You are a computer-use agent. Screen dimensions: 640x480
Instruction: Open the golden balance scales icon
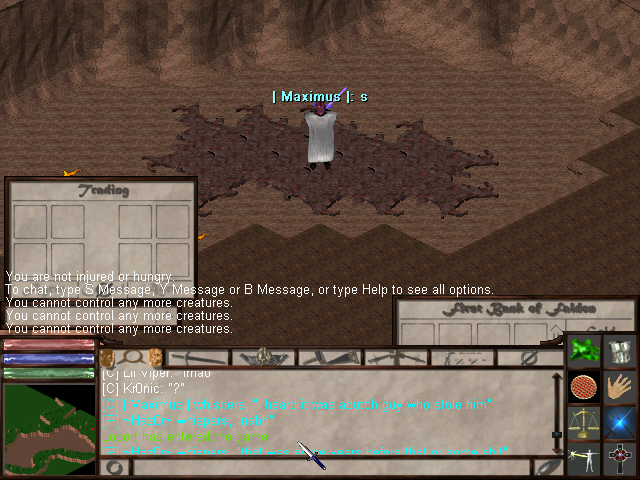pyautogui.click(x=584, y=422)
